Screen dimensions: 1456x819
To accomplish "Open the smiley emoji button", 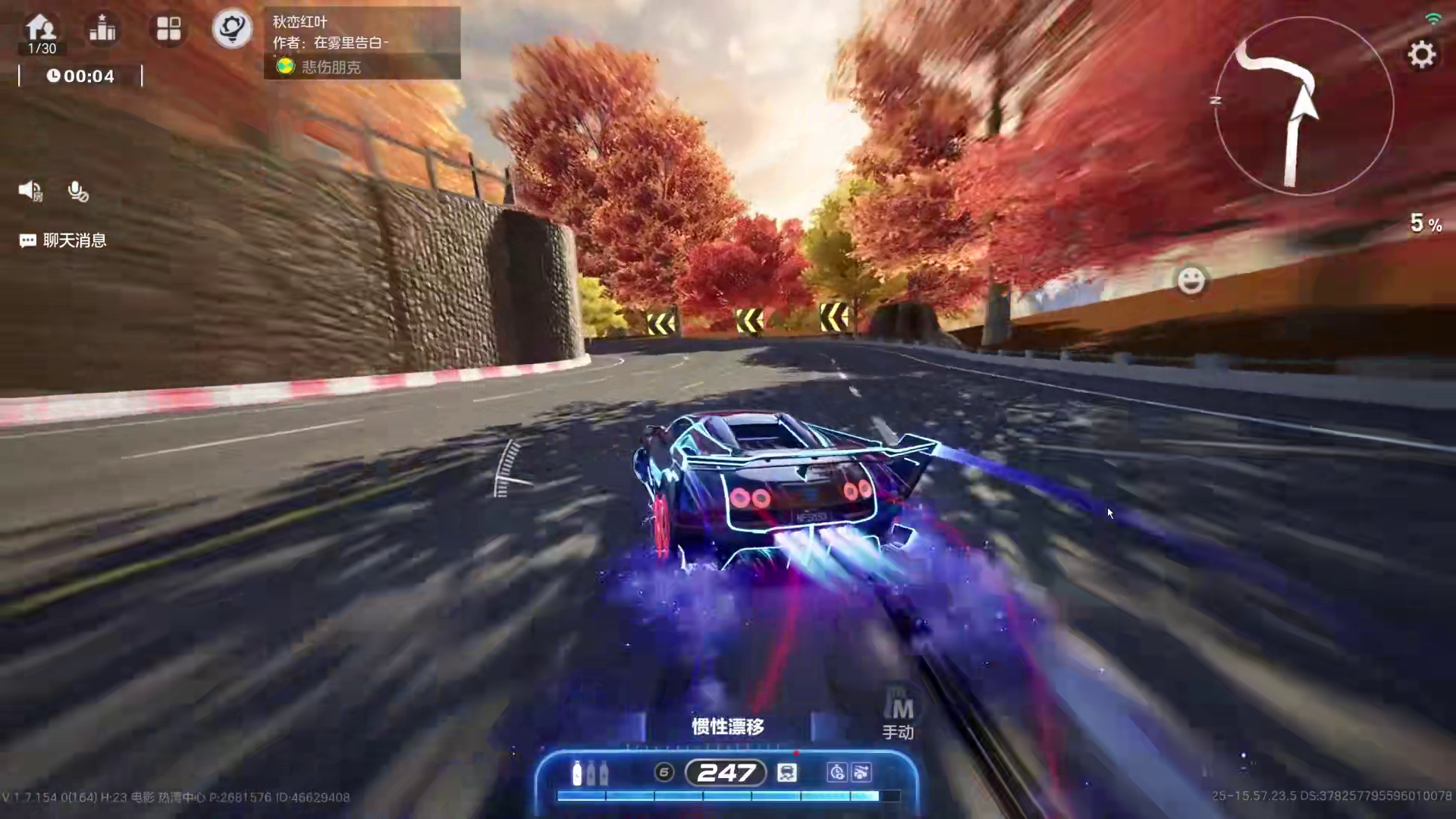I will [1191, 281].
